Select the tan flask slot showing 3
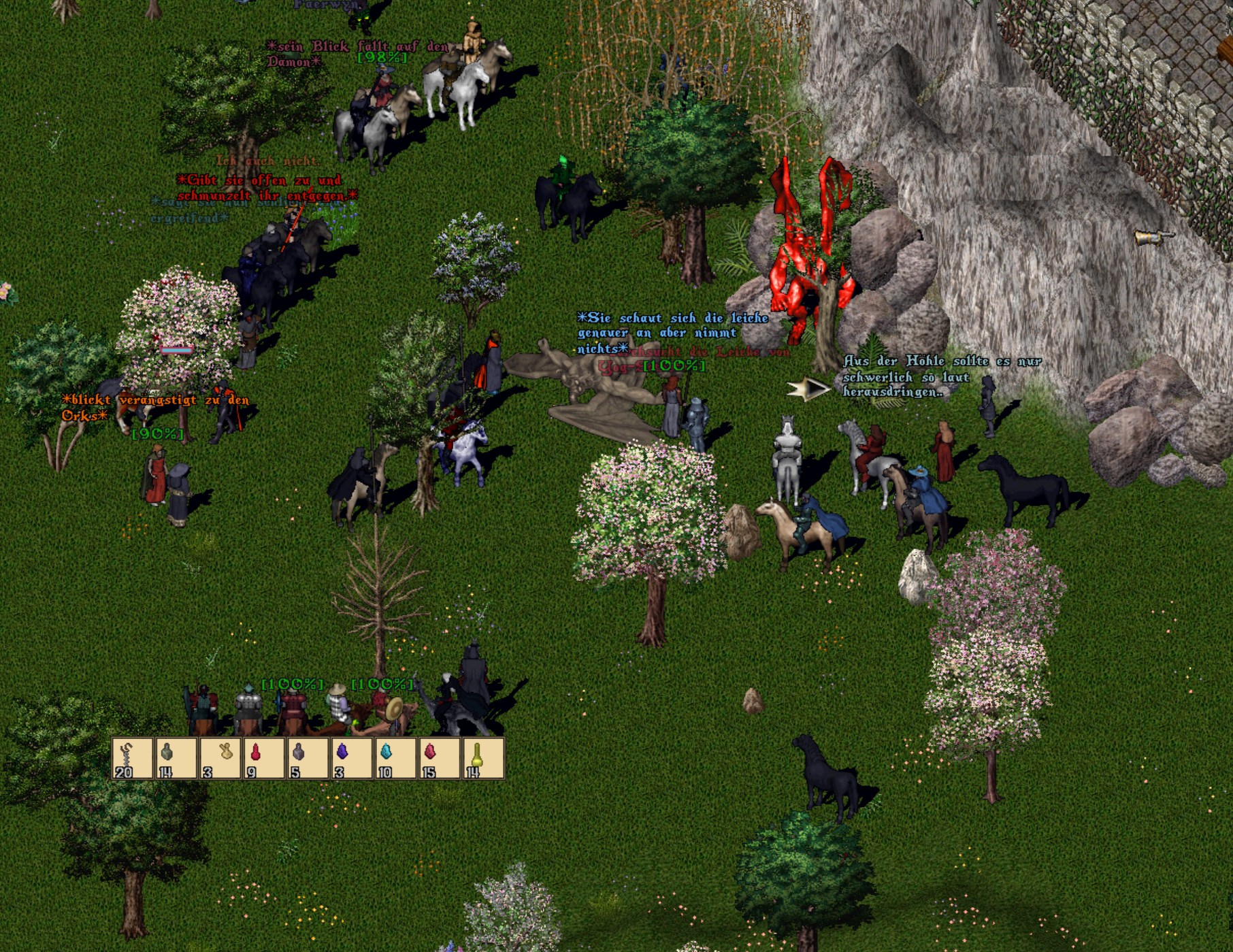Screen dimensions: 1233x952 (220, 757)
